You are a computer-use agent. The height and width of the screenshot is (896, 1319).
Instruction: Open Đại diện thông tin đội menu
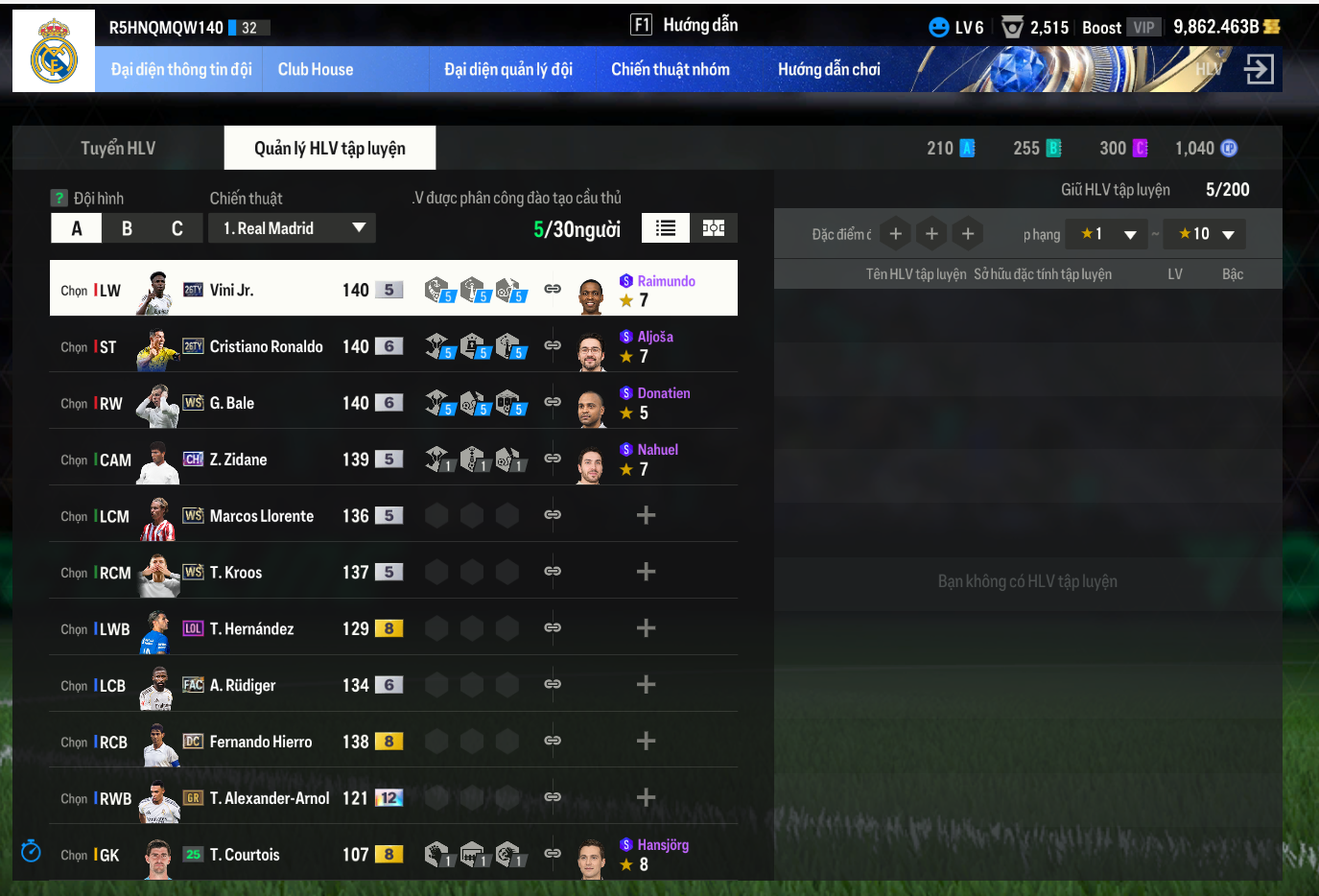[181, 70]
